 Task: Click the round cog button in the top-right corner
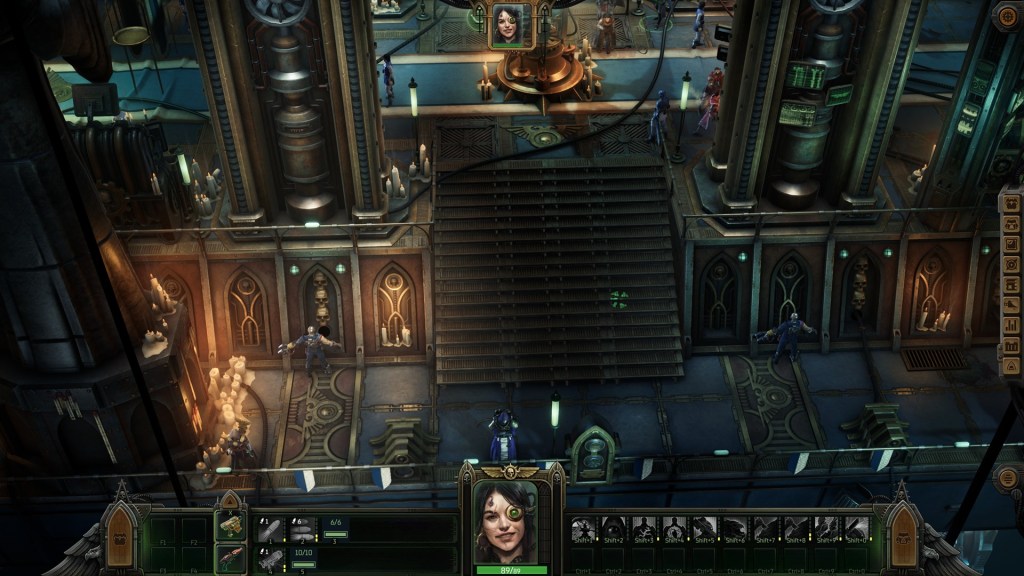pos(1007,16)
